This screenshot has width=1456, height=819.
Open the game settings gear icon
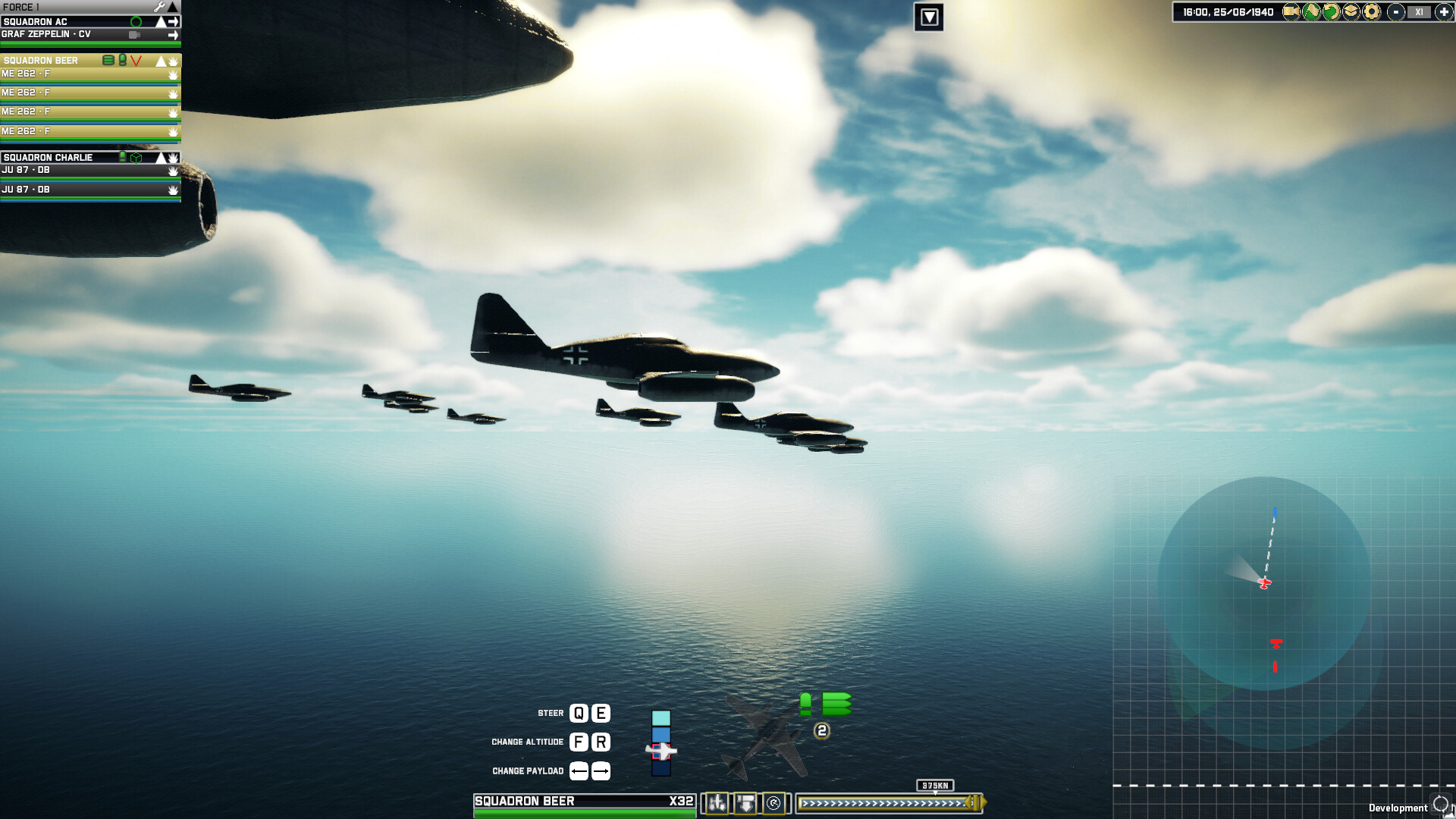1373,11
